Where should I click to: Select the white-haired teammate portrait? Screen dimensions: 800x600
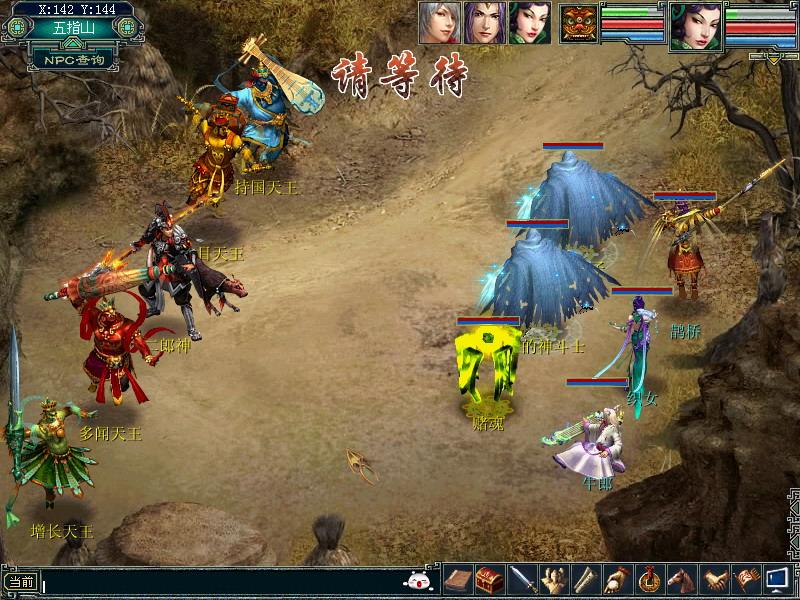click(438, 22)
